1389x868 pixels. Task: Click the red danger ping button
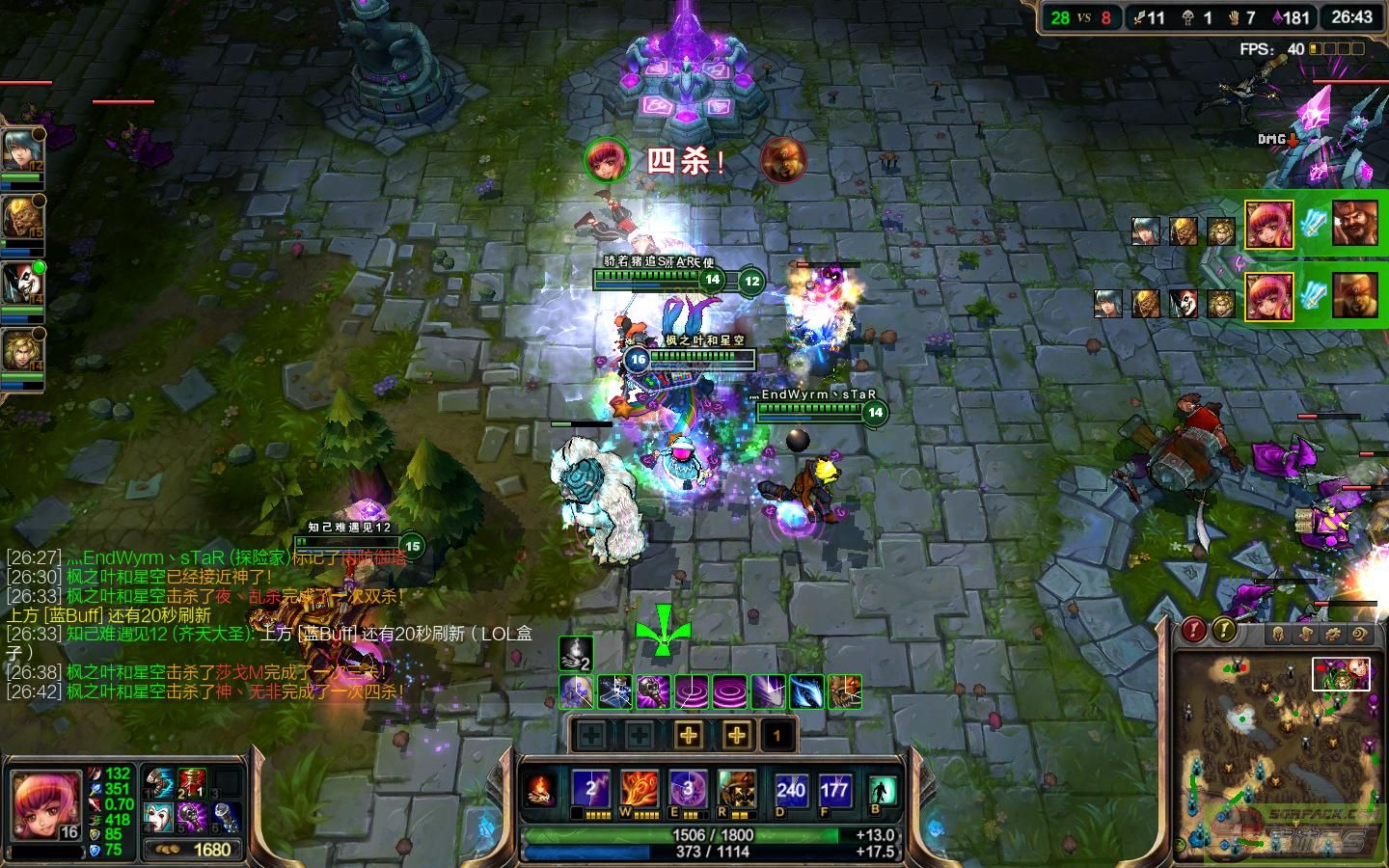point(1194,631)
